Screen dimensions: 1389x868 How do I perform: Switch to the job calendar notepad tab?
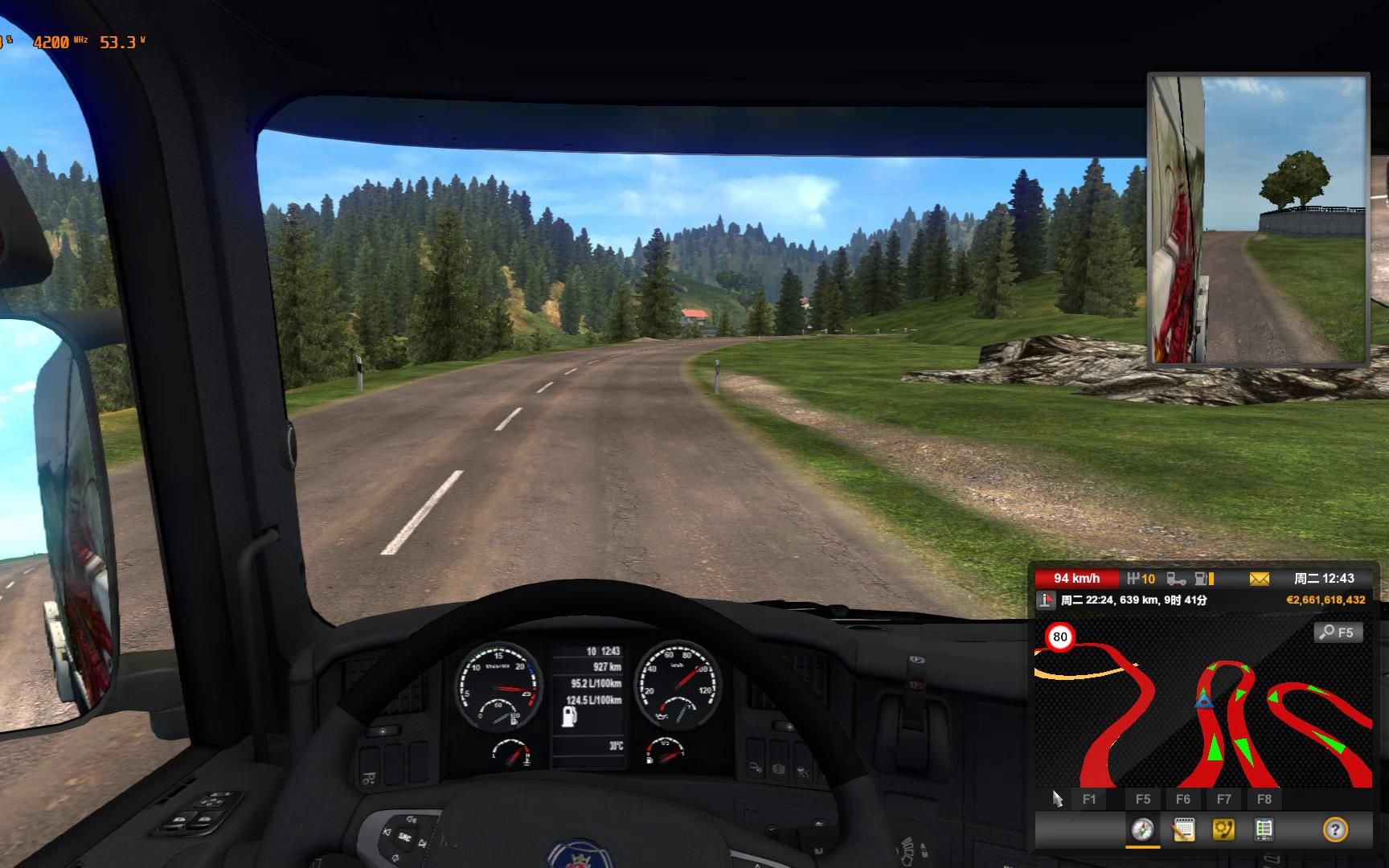coord(1183,829)
